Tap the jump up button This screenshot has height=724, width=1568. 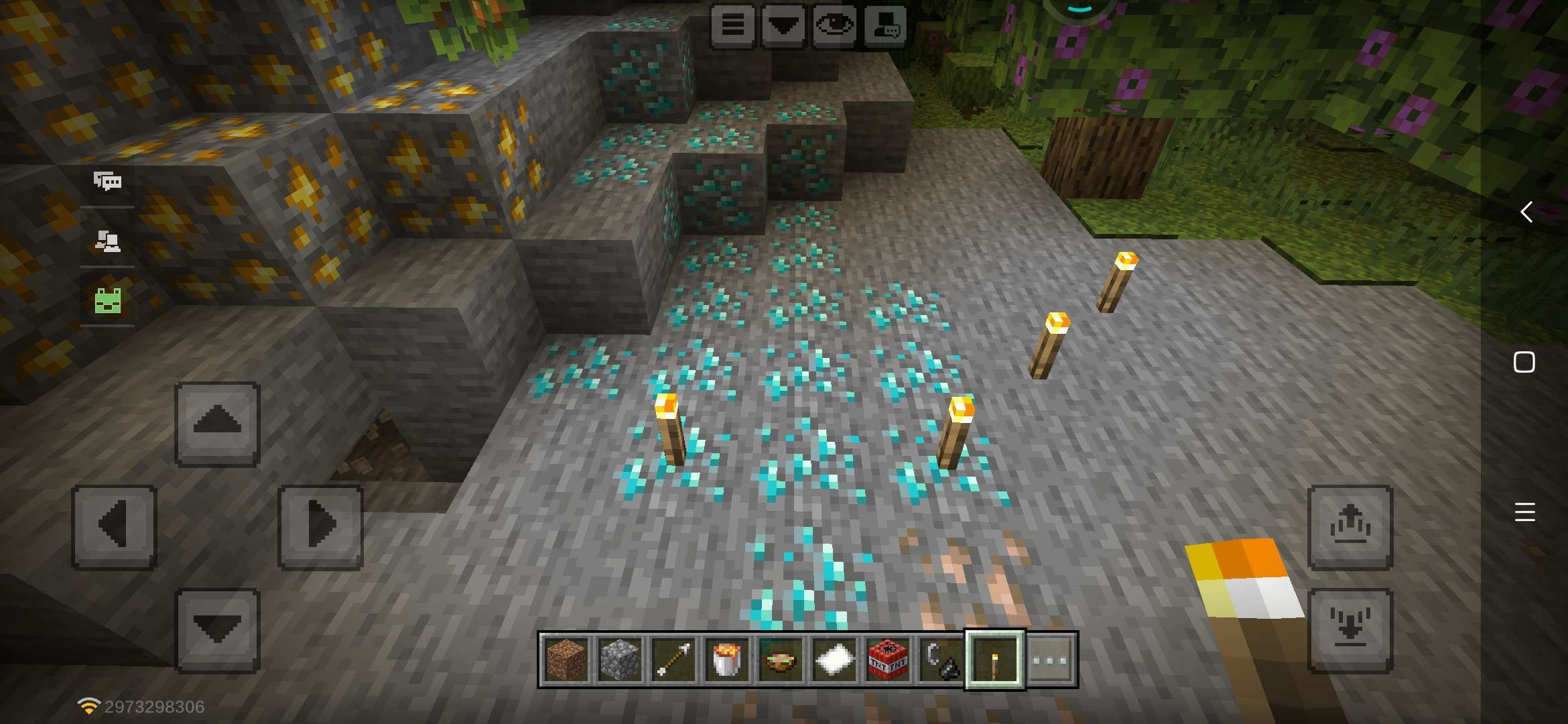1350,527
